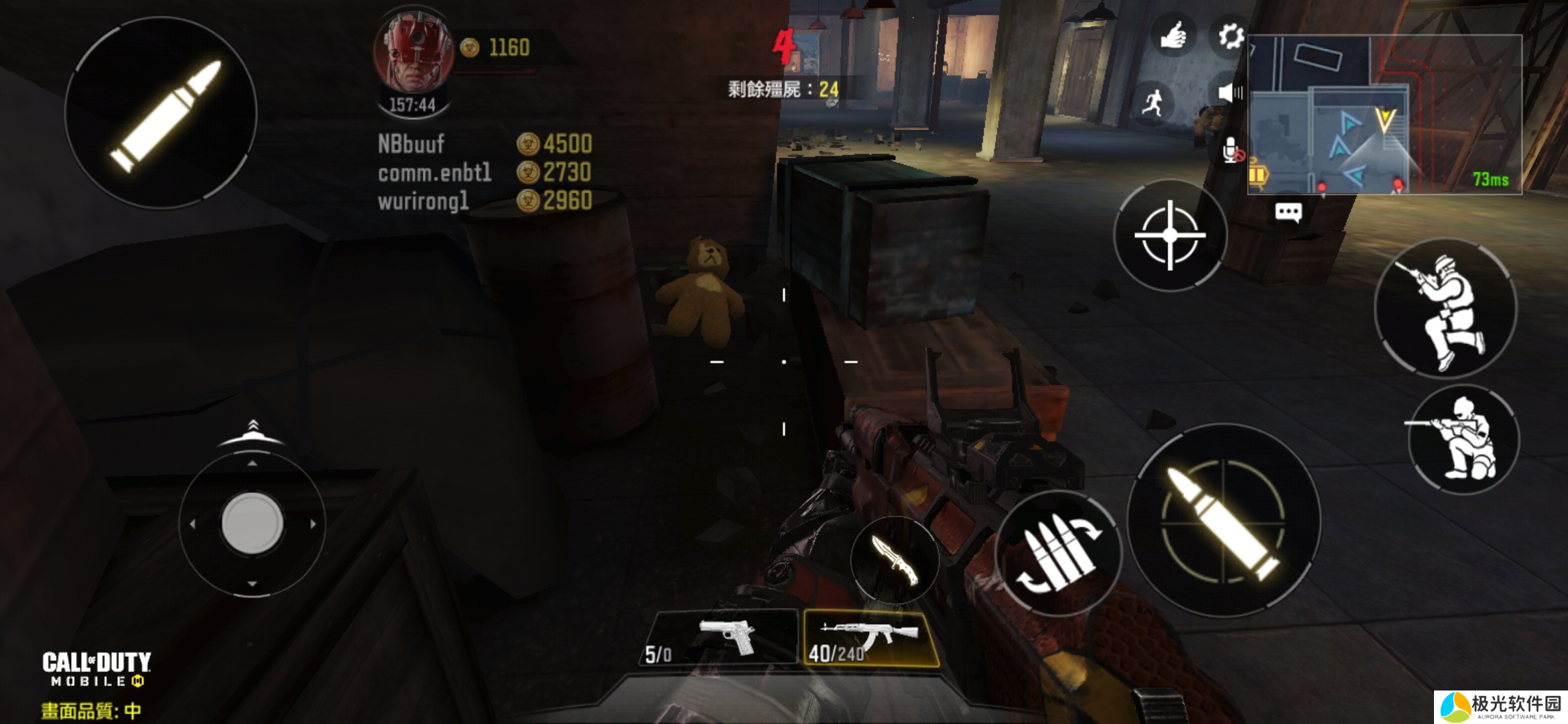This screenshot has width=1568, height=724.
Task: Jump using the leaping soldier button
Action: click(x=1445, y=309)
